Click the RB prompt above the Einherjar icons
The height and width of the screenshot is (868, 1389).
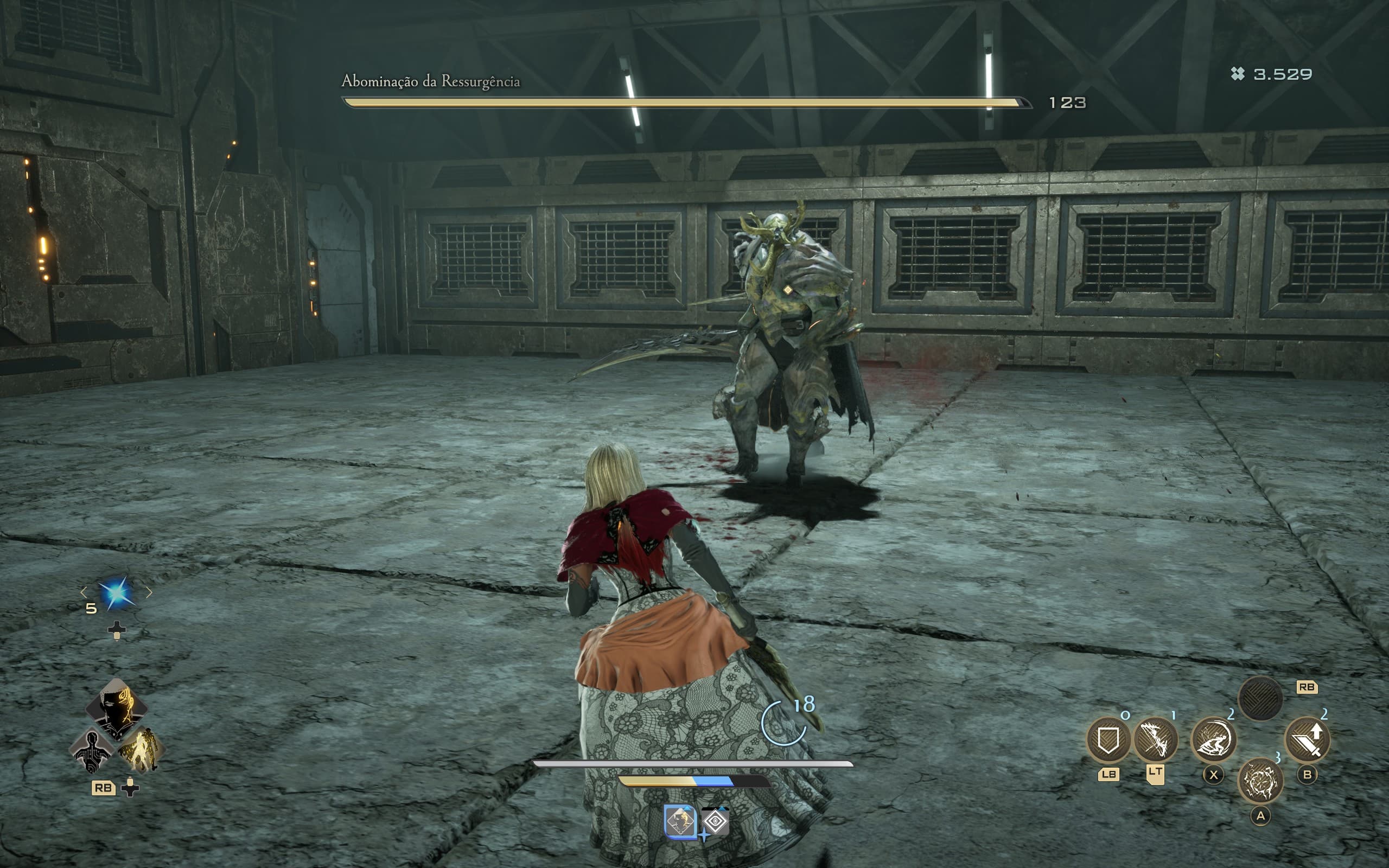tap(1307, 688)
